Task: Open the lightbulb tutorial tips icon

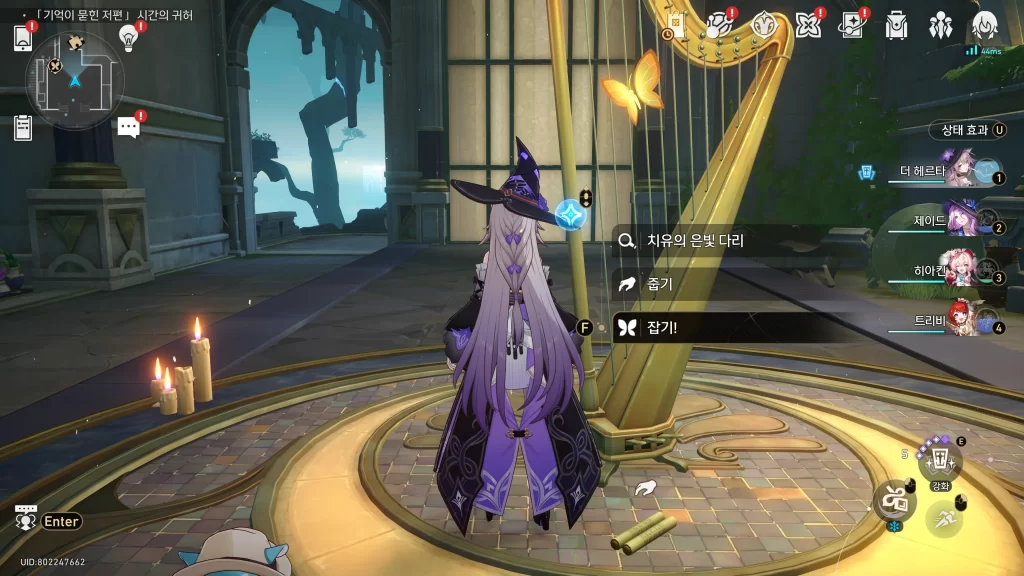Action: tap(128, 38)
